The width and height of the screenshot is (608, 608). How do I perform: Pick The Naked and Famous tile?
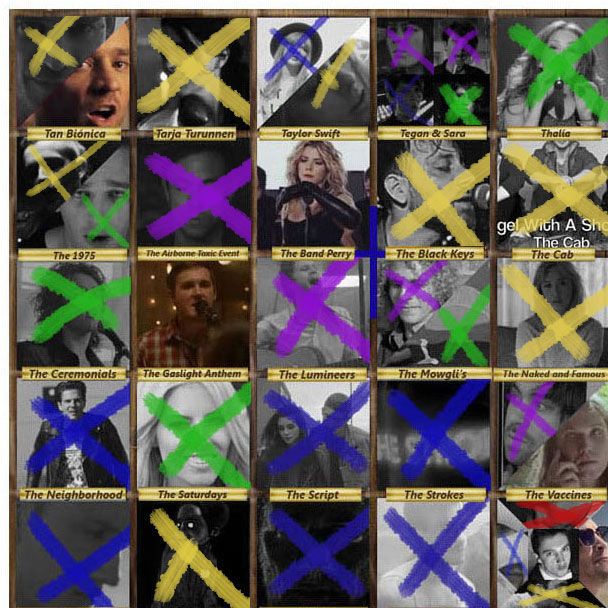tap(551, 313)
